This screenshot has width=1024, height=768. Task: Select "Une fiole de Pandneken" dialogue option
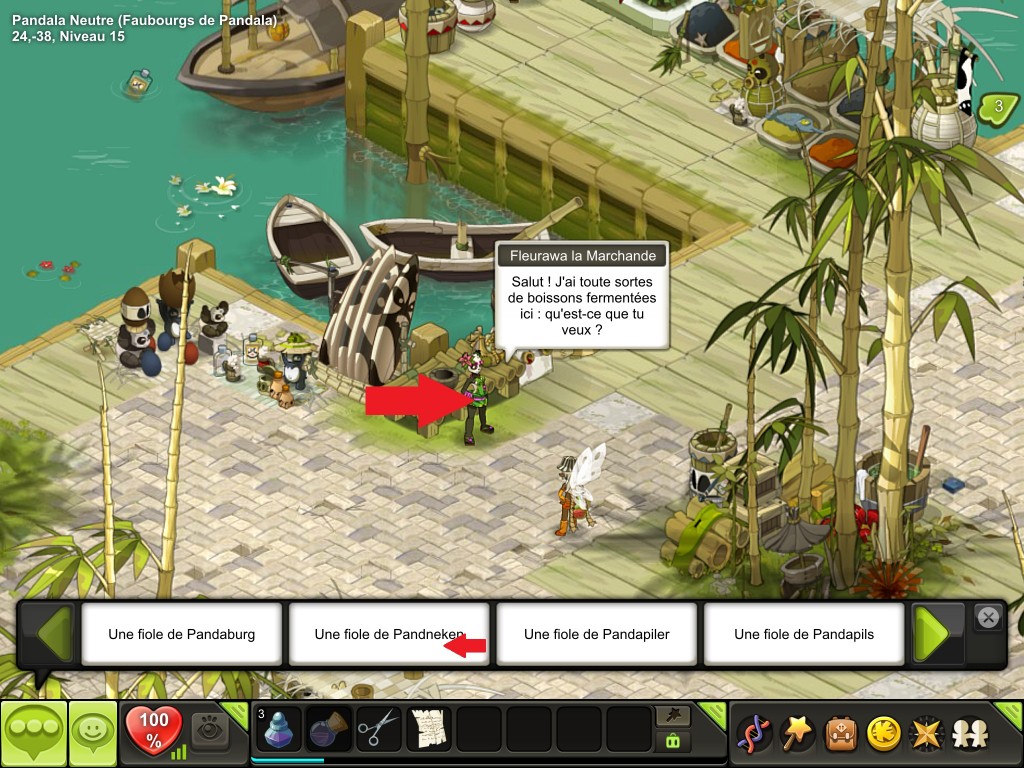click(388, 634)
